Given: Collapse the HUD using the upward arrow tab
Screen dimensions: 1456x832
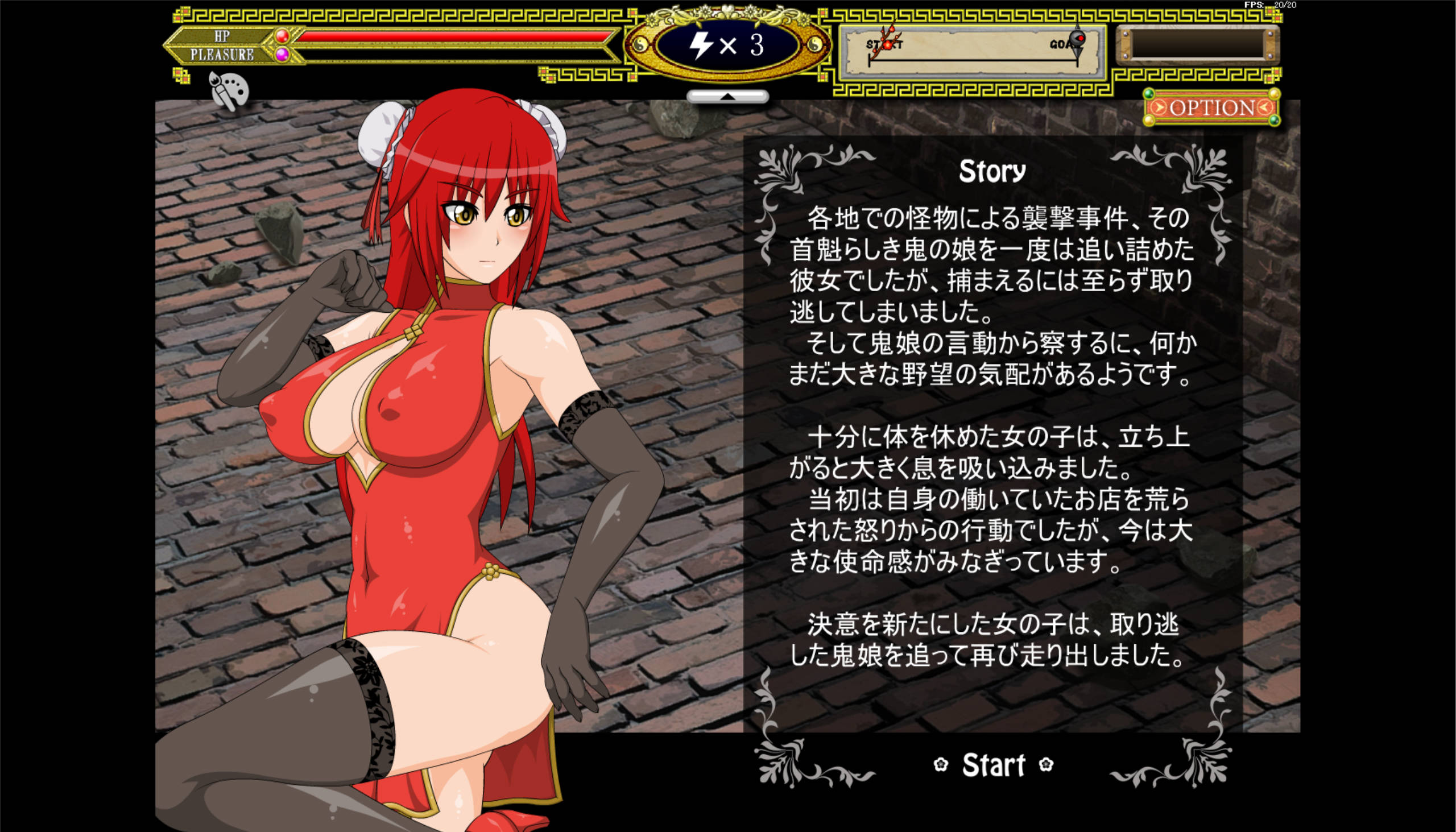Looking at the screenshot, I should click(x=727, y=96).
